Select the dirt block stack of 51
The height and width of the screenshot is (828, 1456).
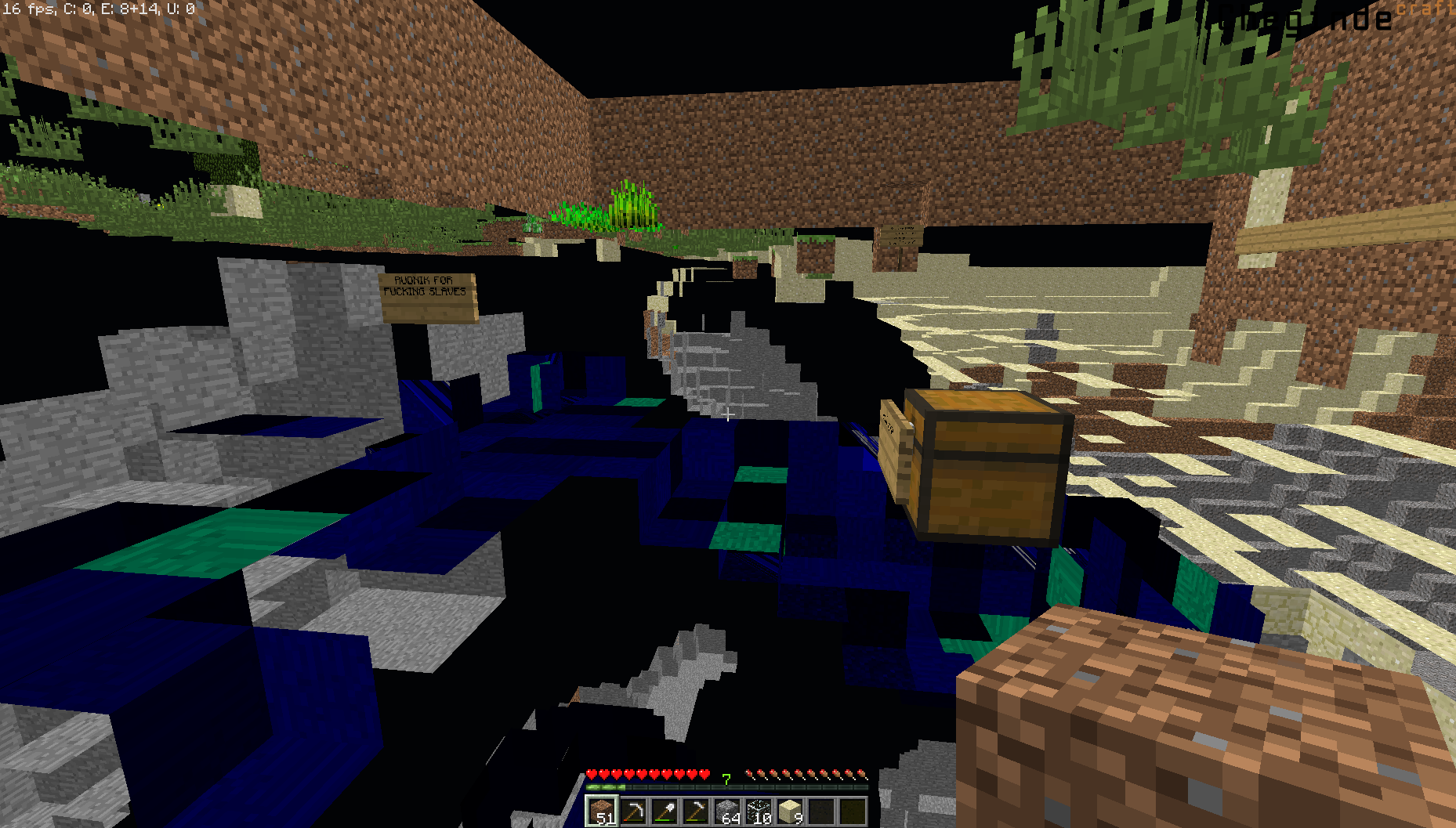tap(602, 812)
